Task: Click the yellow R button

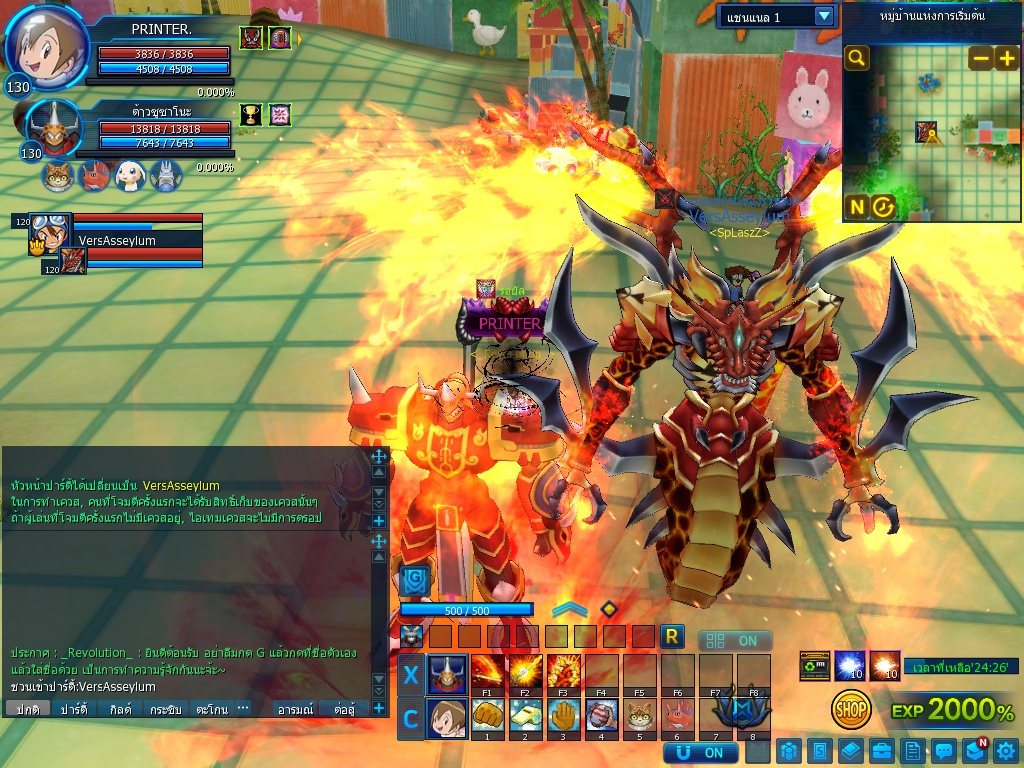Action: pos(672,636)
